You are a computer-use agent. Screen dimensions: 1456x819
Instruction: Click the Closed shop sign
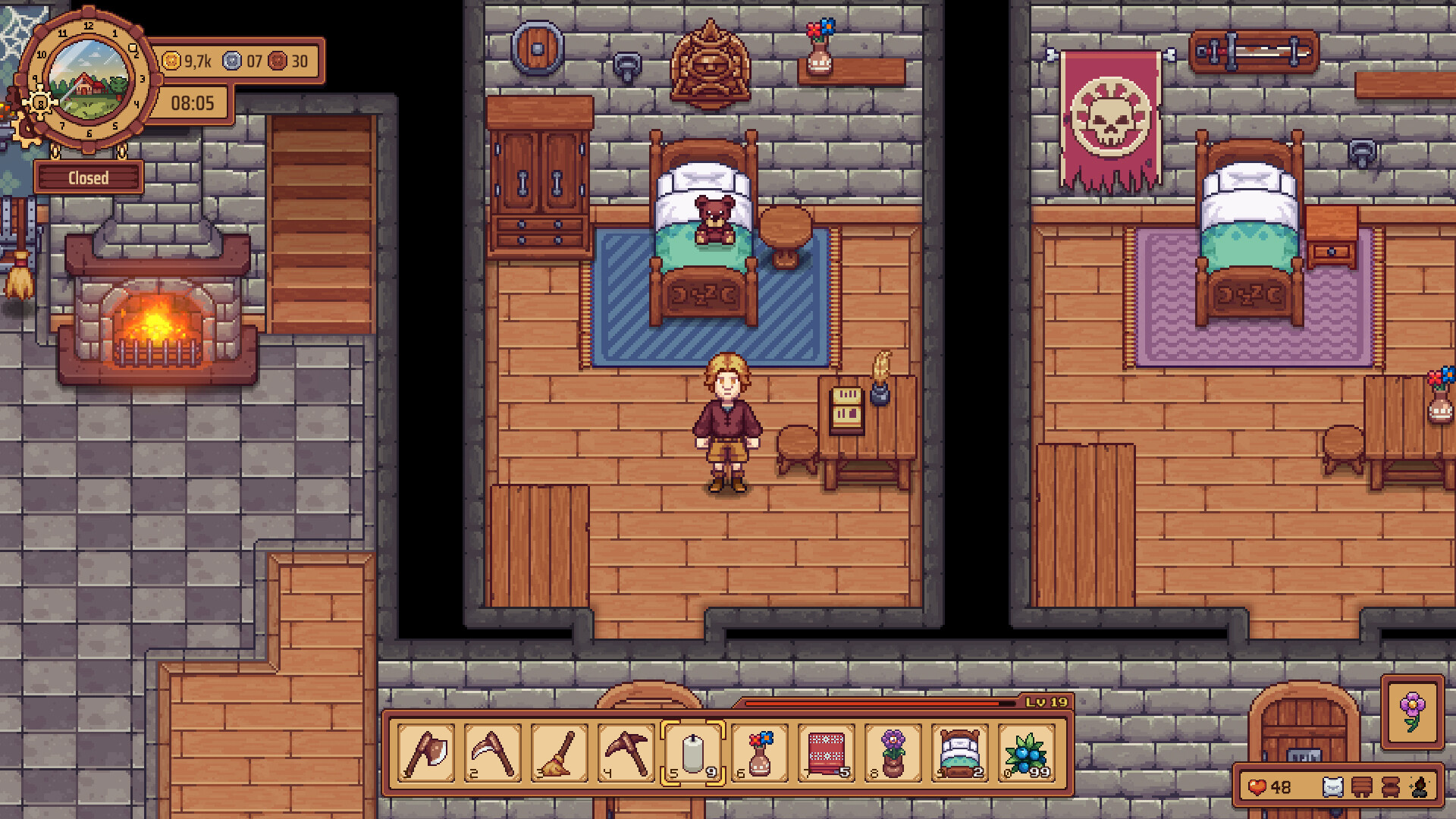click(89, 177)
